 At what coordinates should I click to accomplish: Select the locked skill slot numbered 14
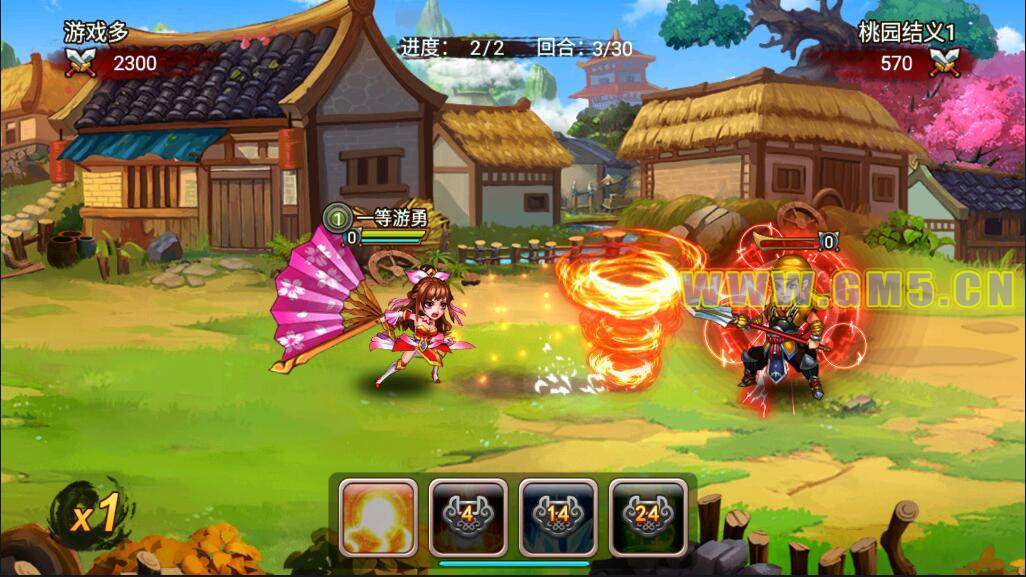(558, 516)
